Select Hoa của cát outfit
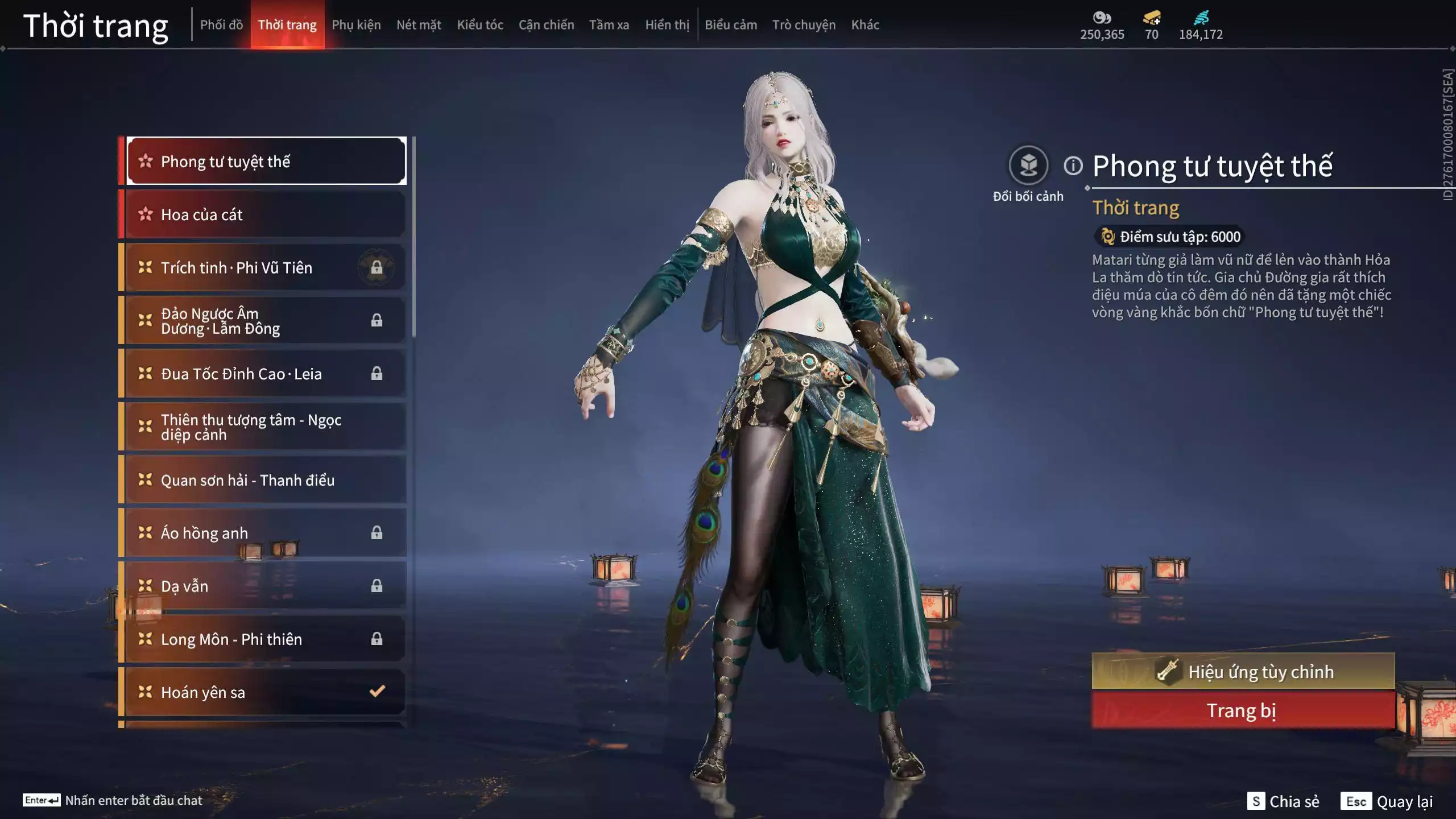This screenshot has height=819, width=1456. click(x=265, y=214)
